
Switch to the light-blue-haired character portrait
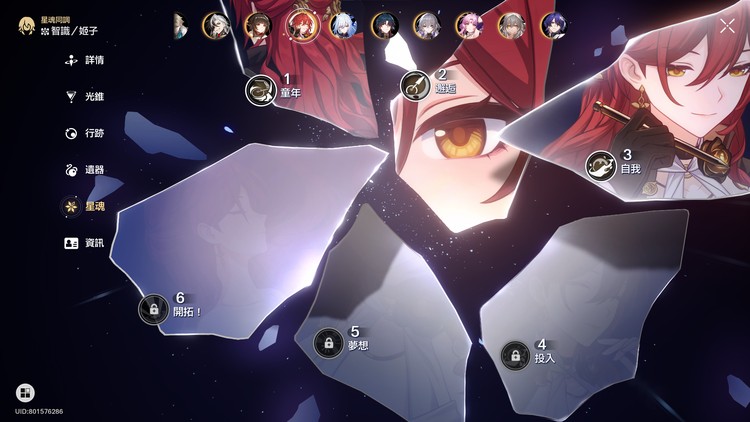click(341, 25)
